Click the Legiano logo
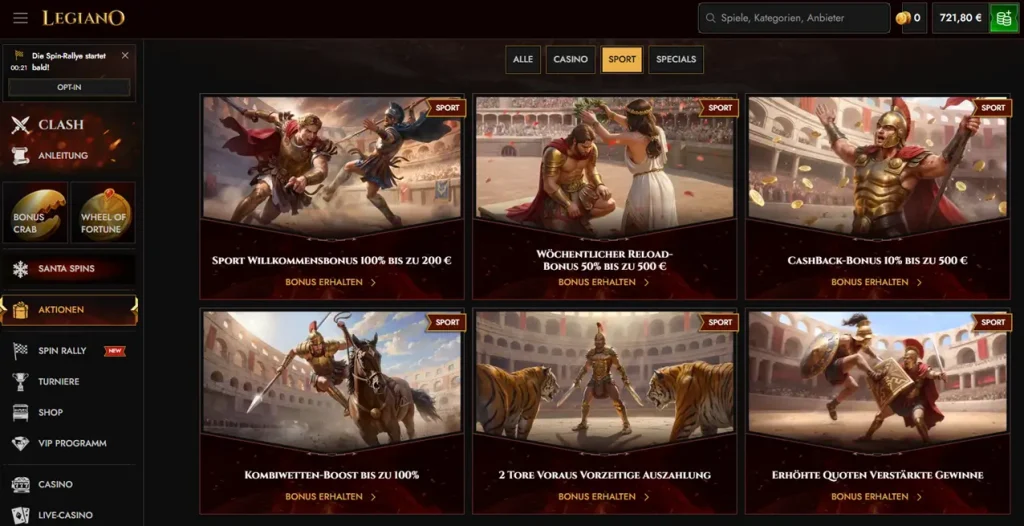The image size is (1024, 526). [x=84, y=18]
